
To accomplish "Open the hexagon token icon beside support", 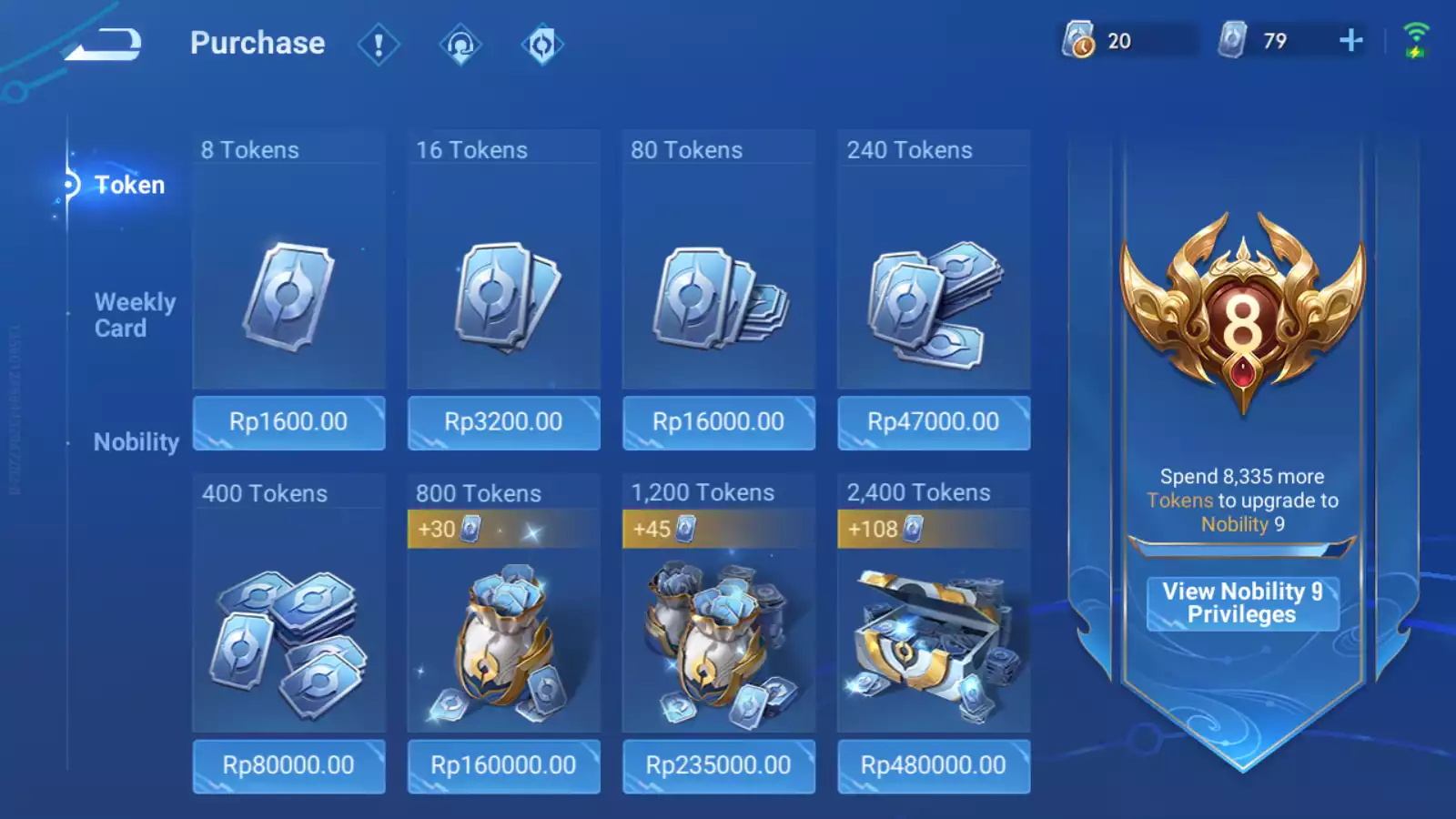I will coord(542,44).
